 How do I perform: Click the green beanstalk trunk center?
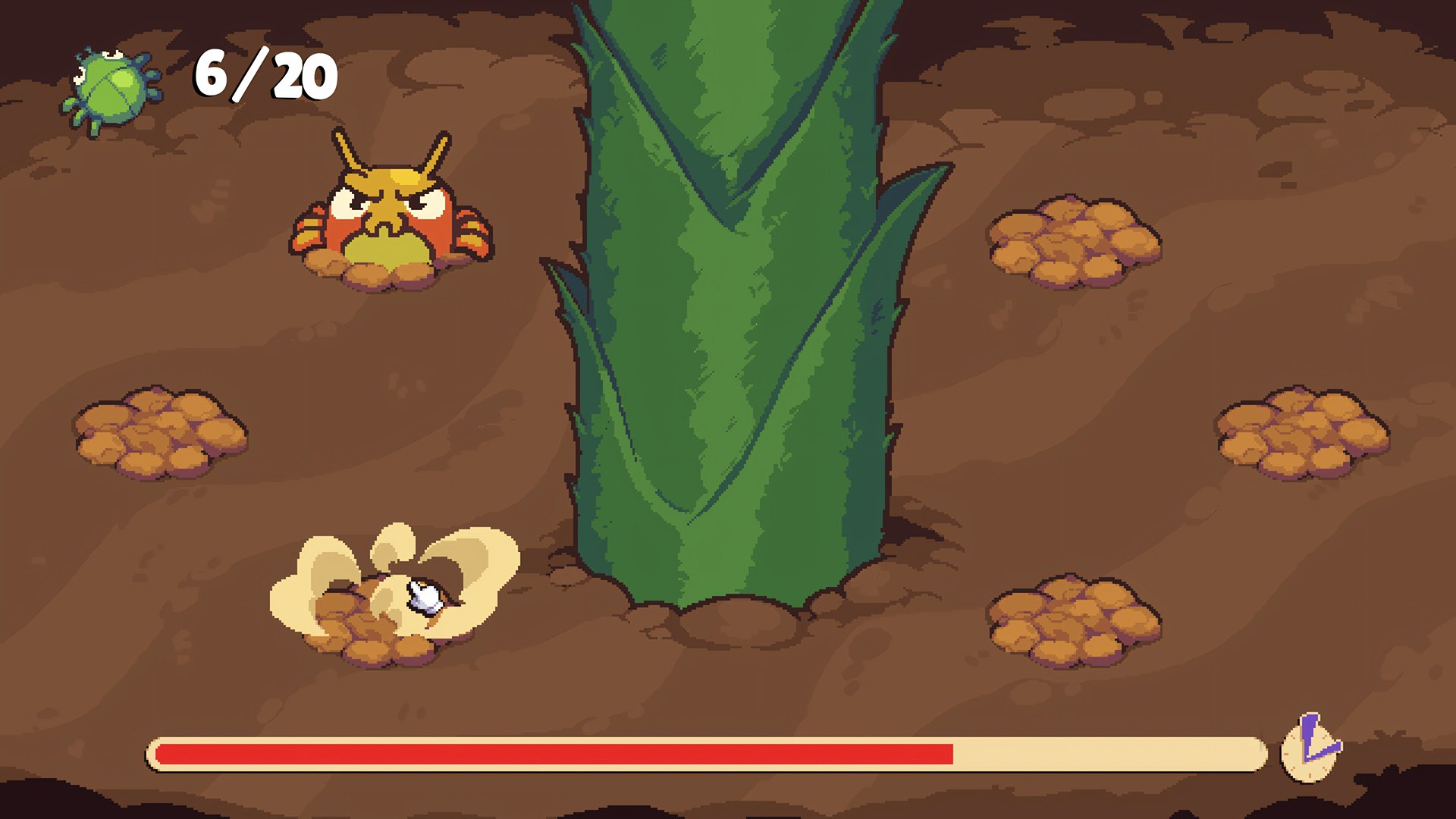pos(728,341)
